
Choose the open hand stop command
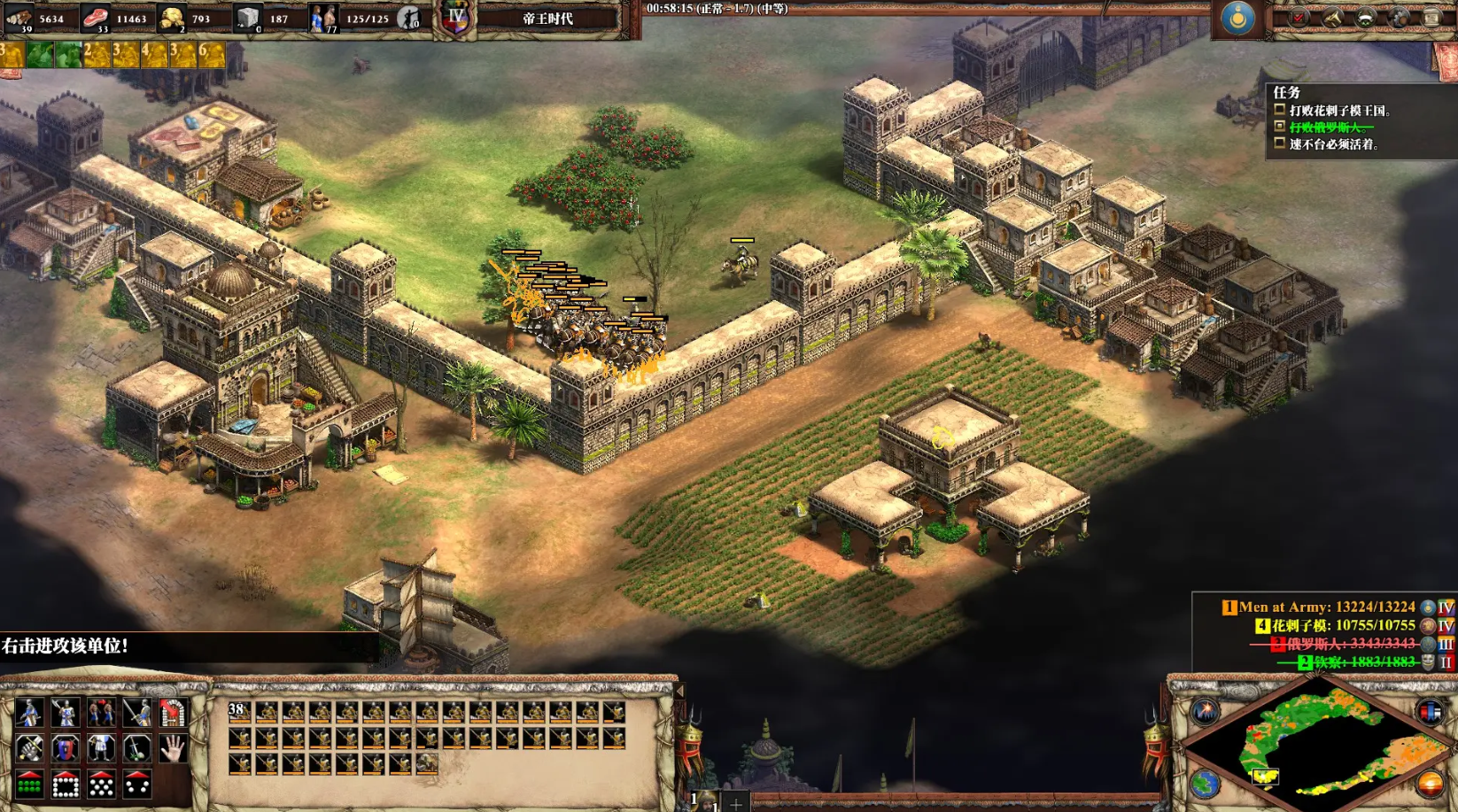pos(173,749)
